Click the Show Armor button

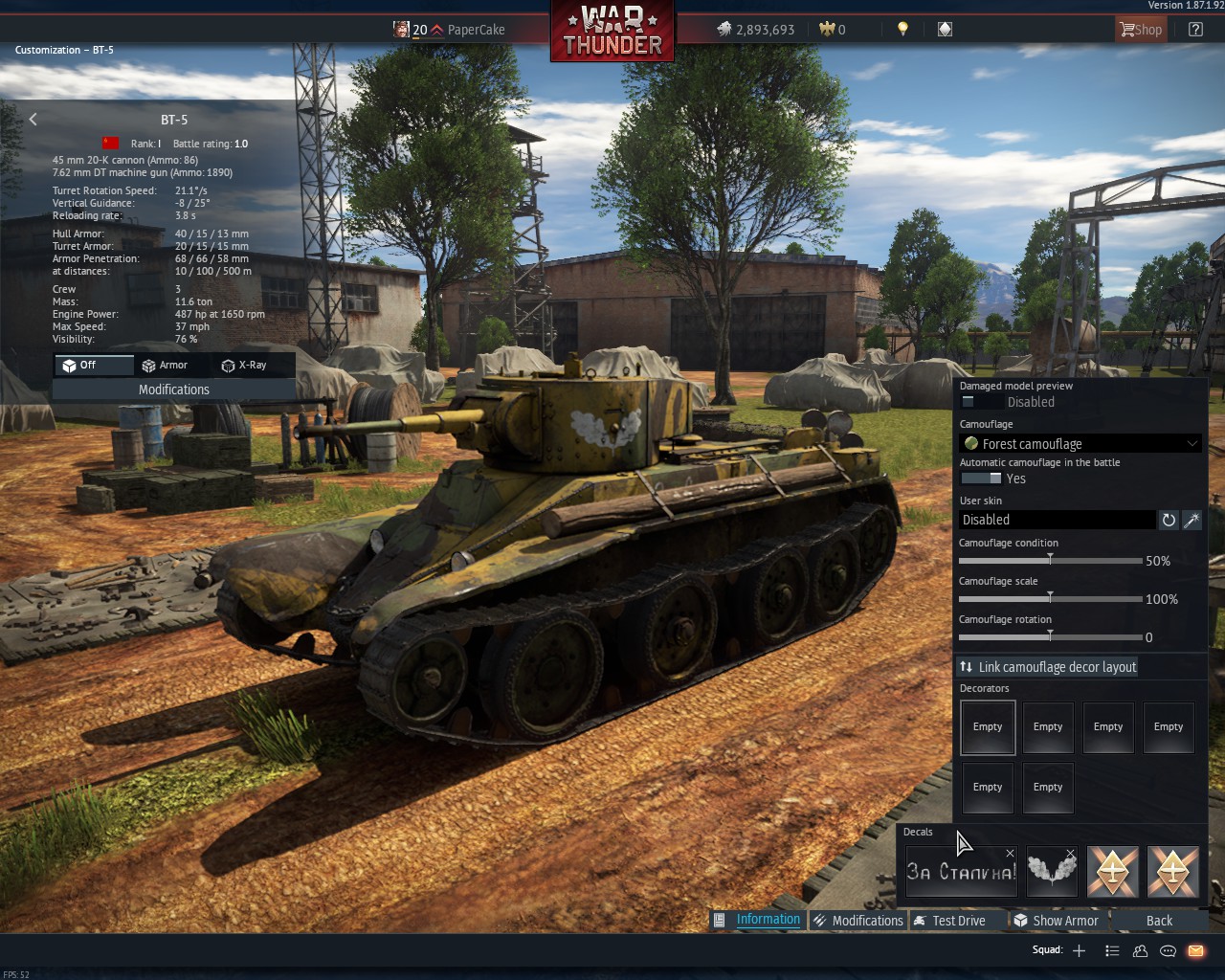[x=1057, y=921]
